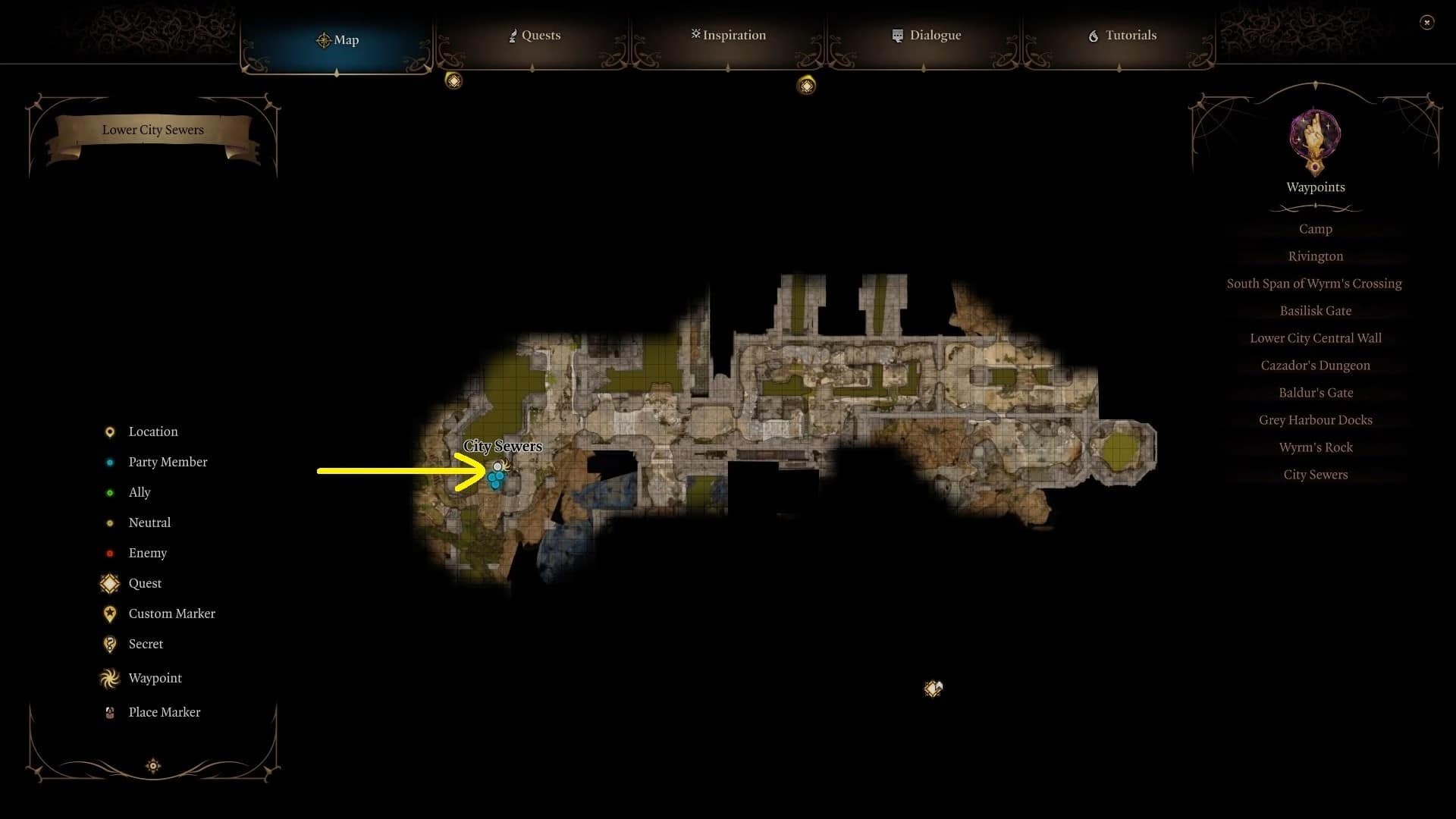Click the quest marker below the map

(933, 689)
